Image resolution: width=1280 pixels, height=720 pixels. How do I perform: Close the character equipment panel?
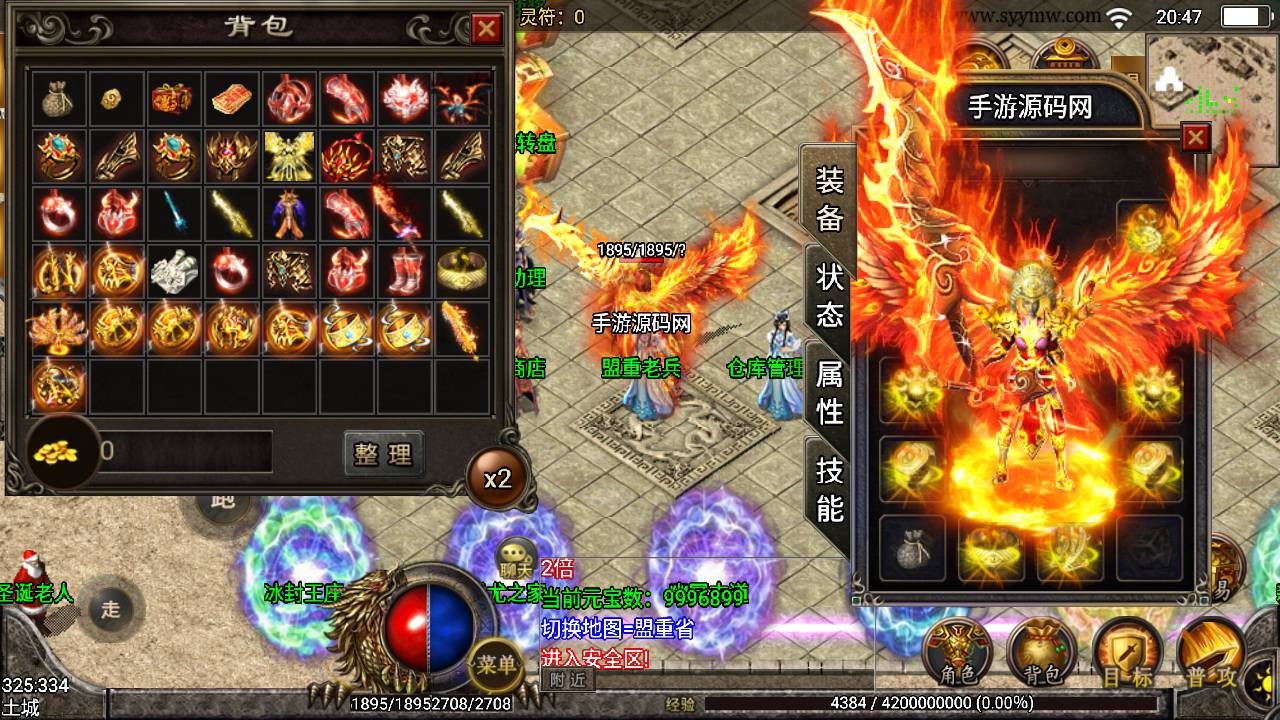click(1195, 138)
